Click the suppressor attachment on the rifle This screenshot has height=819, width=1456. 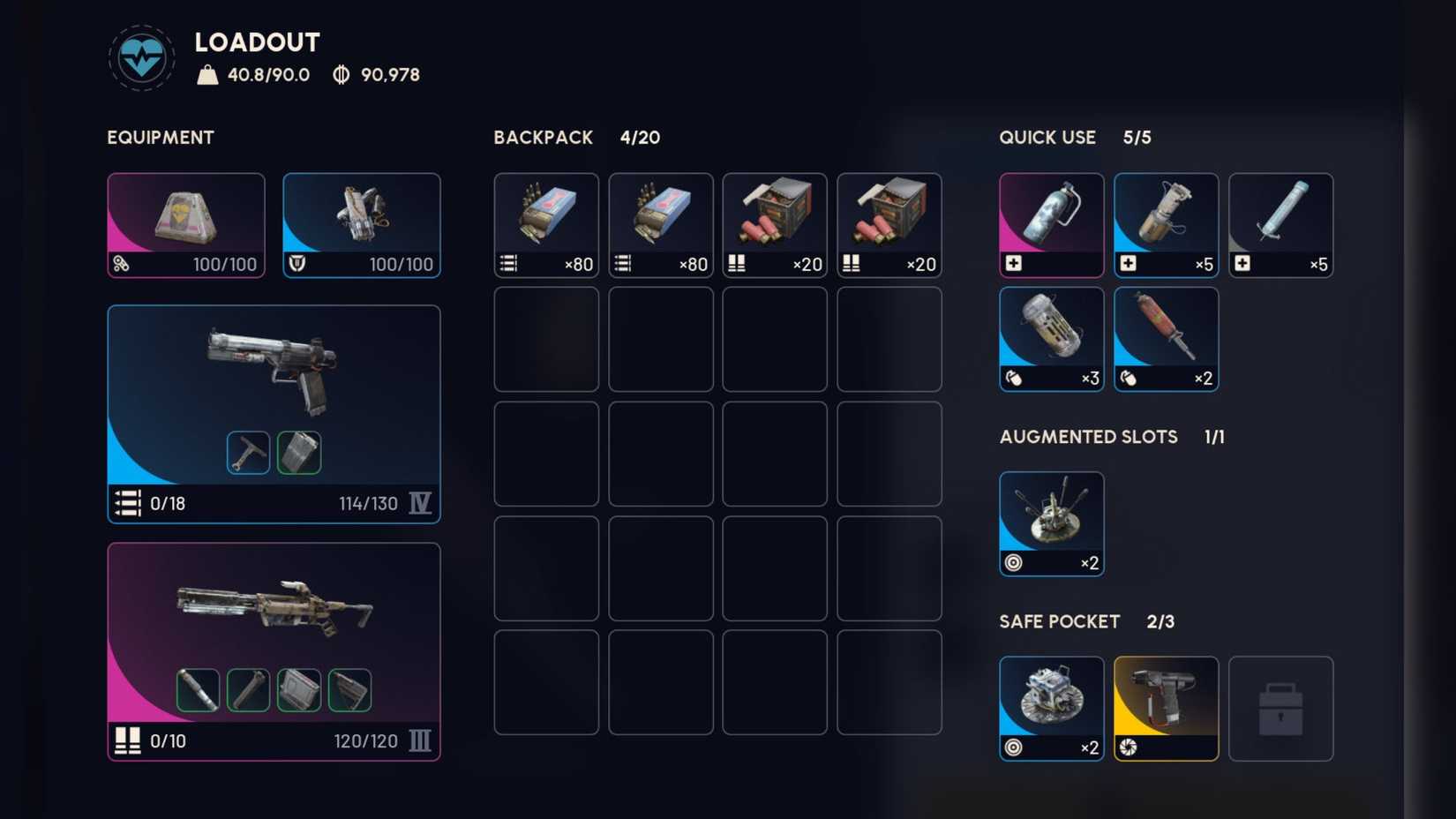[x=199, y=689]
